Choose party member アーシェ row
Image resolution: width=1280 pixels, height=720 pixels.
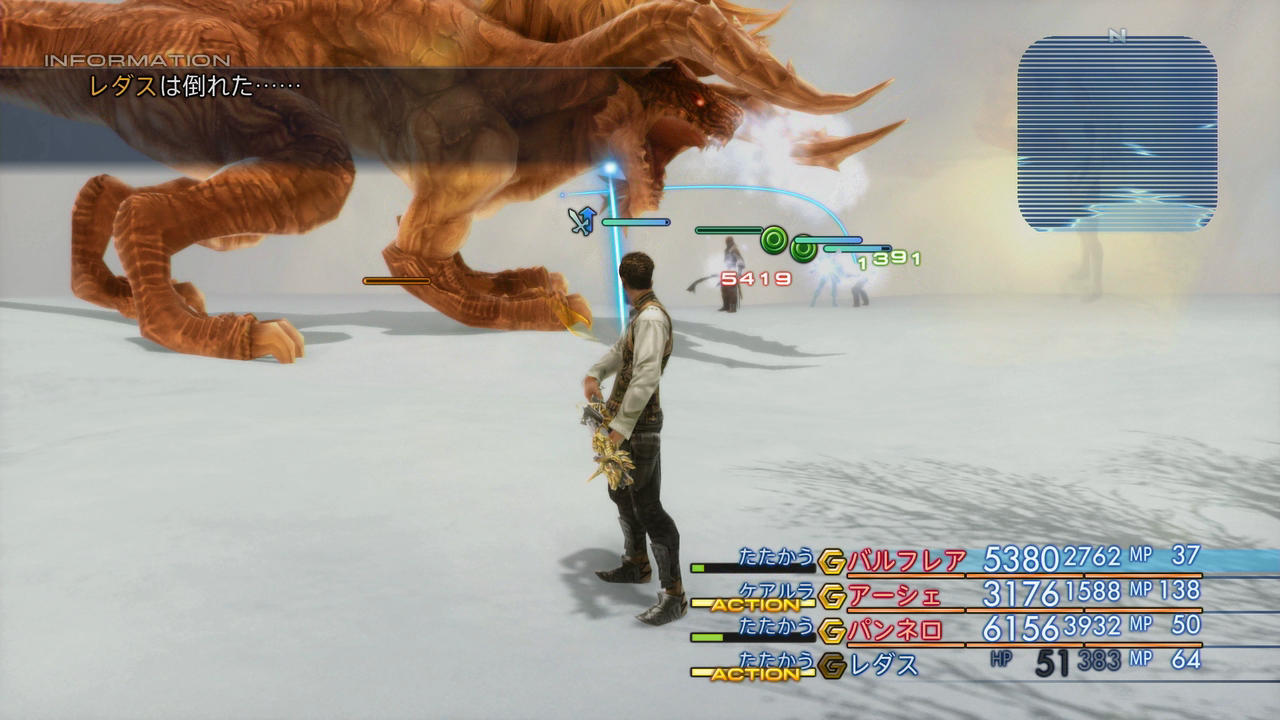coord(894,596)
